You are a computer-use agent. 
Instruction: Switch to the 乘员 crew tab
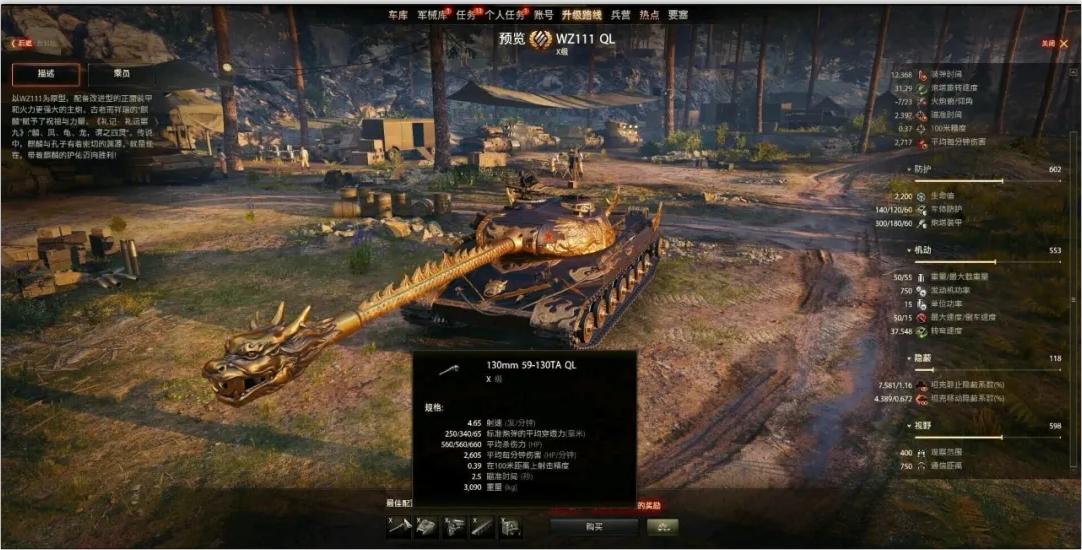point(122,74)
